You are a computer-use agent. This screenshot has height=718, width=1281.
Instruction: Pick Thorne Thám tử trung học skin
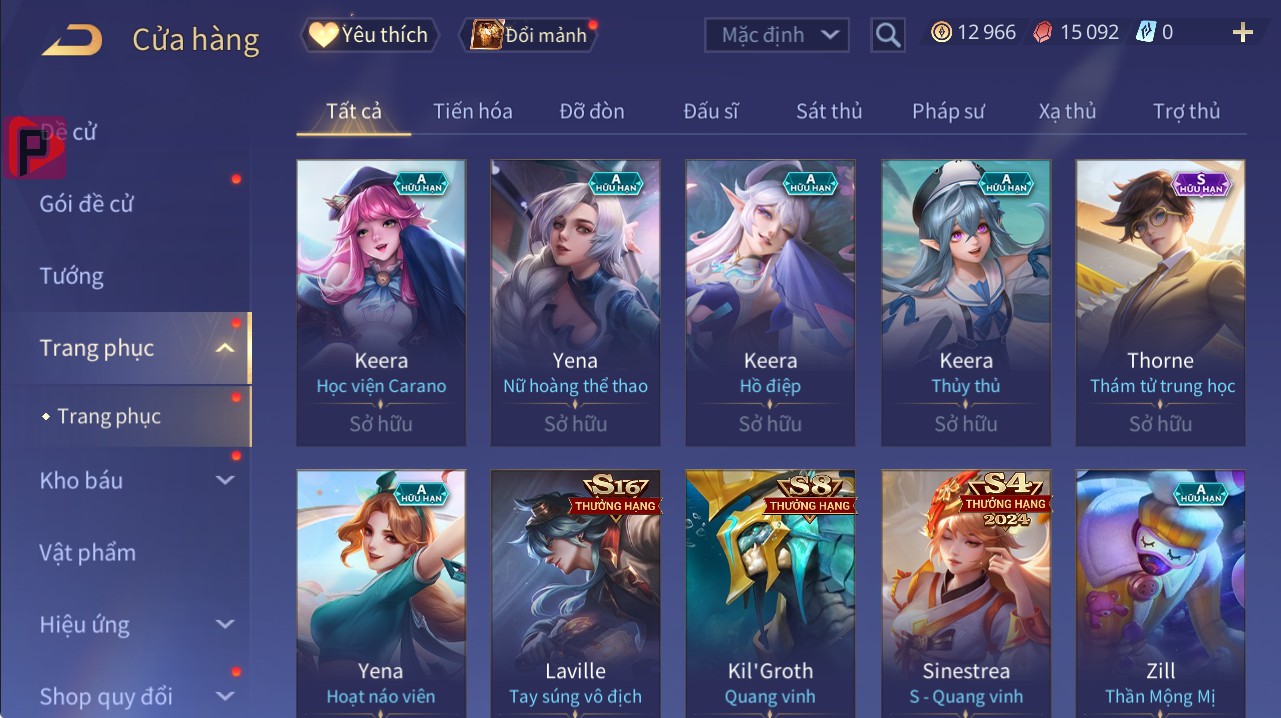(1160, 302)
